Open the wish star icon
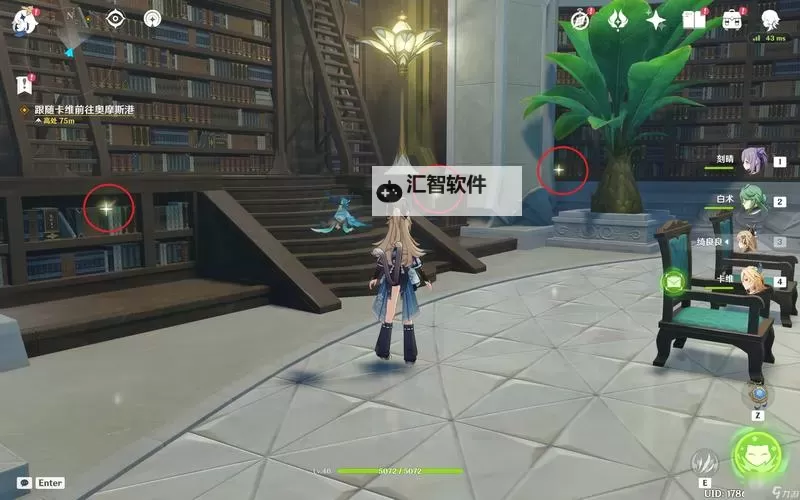 click(x=656, y=19)
